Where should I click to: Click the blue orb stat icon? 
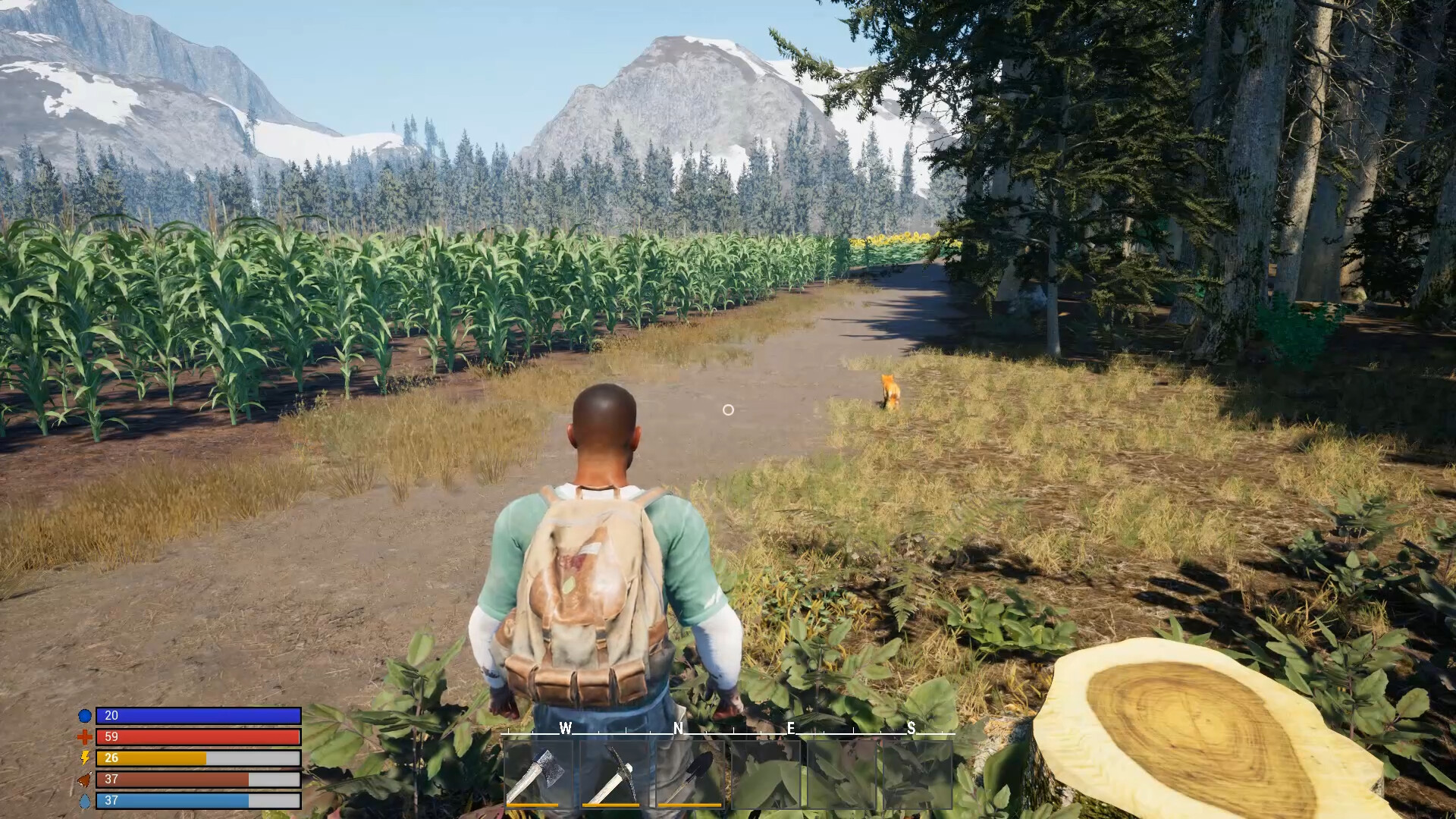pyautogui.click(x=86, y=714)
